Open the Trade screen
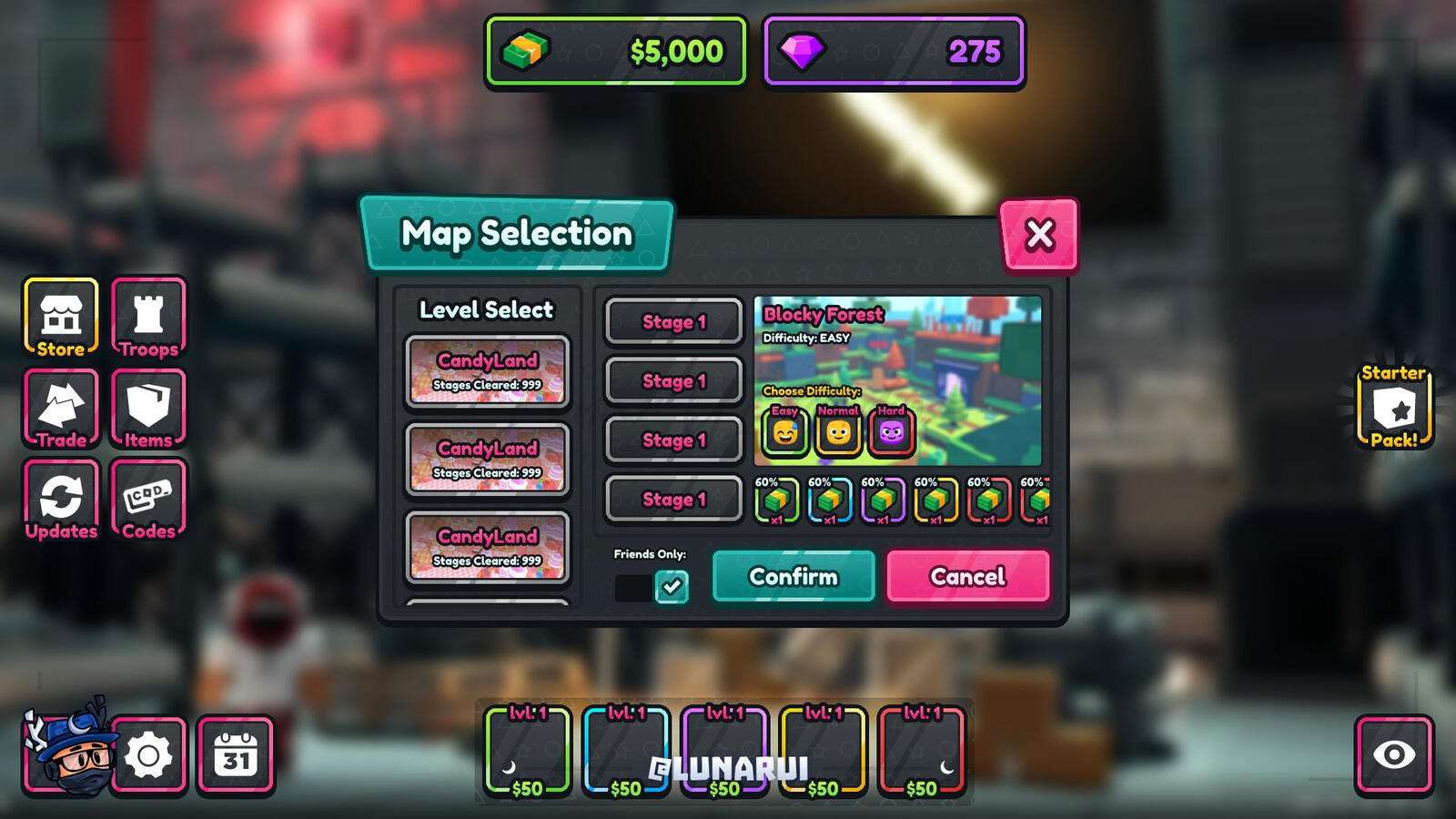 point(60,409)
